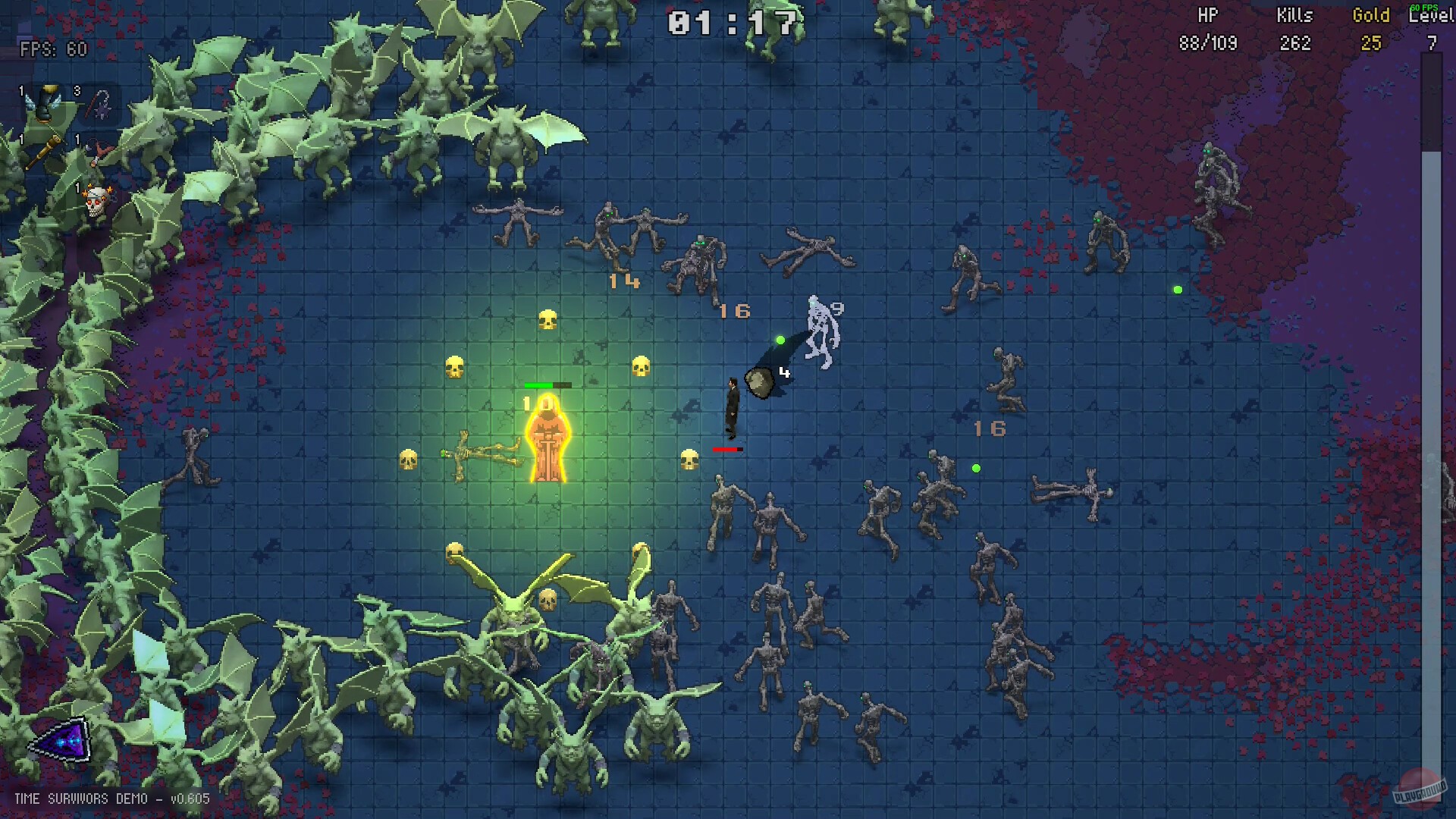Screen dimensions: 1456x819
Task: Click the Level indicator showing 7
Action: click(x=1432, y=43)
